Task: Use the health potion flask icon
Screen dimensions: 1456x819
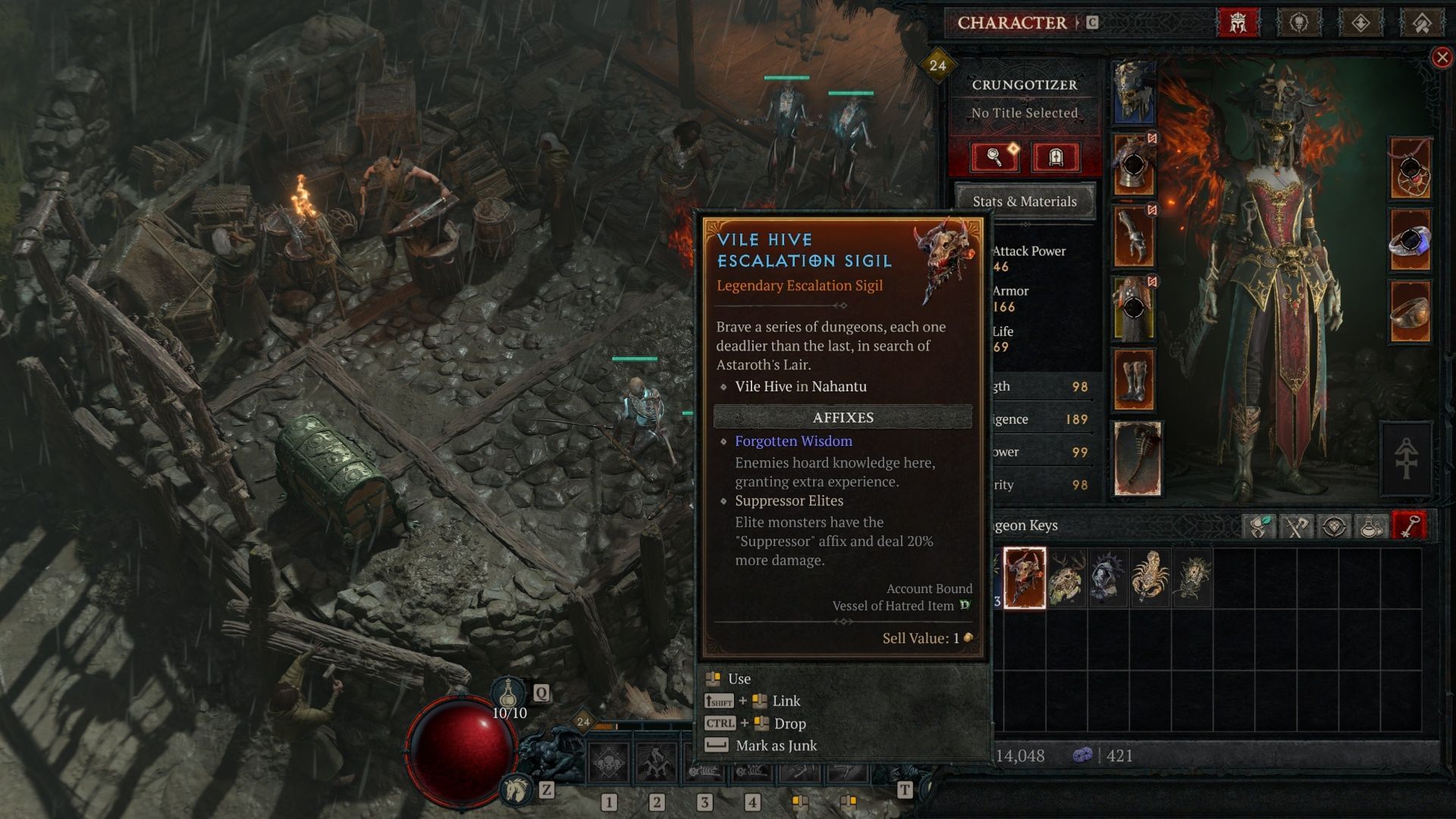Action: [509, 692]
